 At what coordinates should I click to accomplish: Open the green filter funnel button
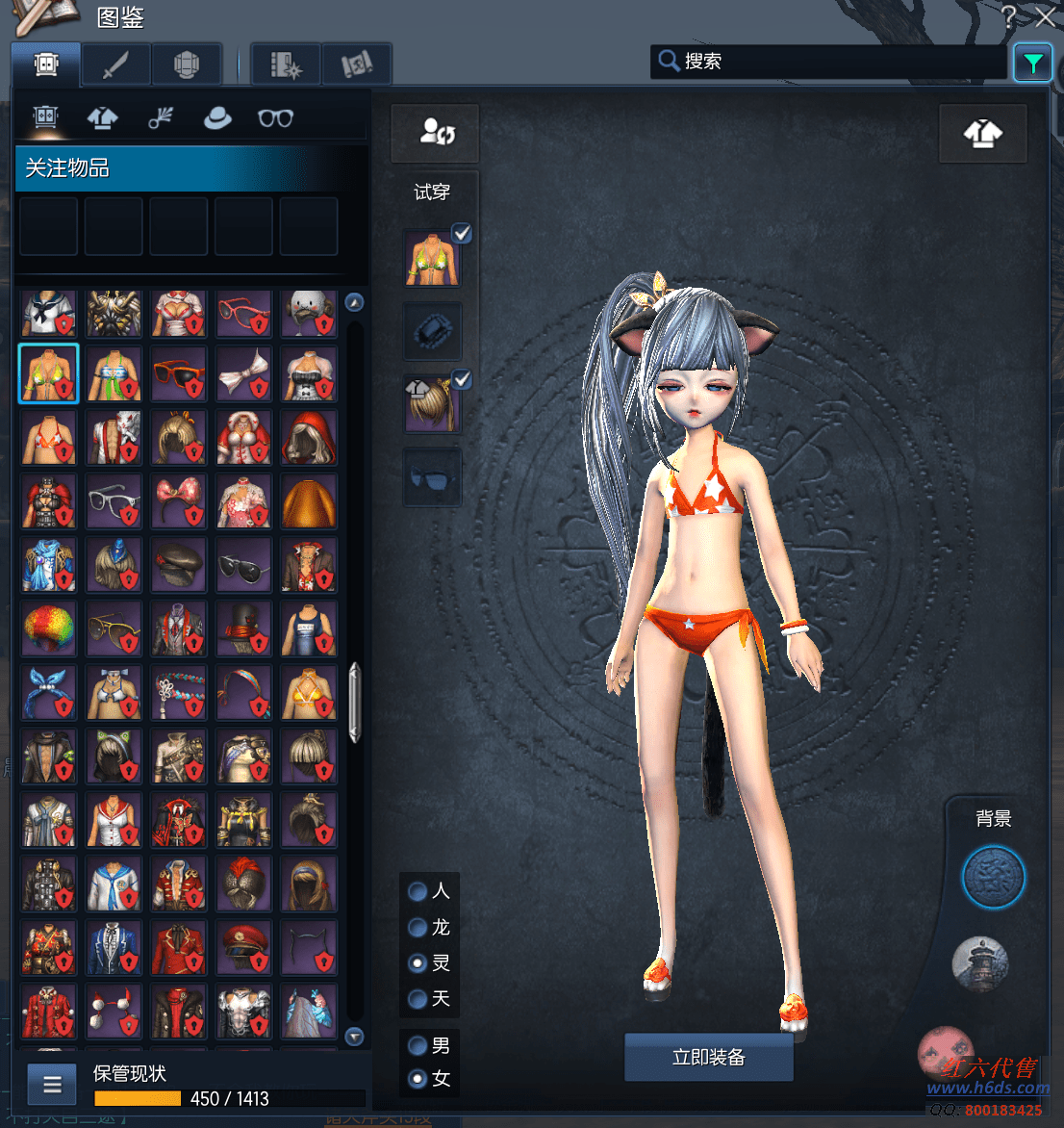click(1032, 64)
